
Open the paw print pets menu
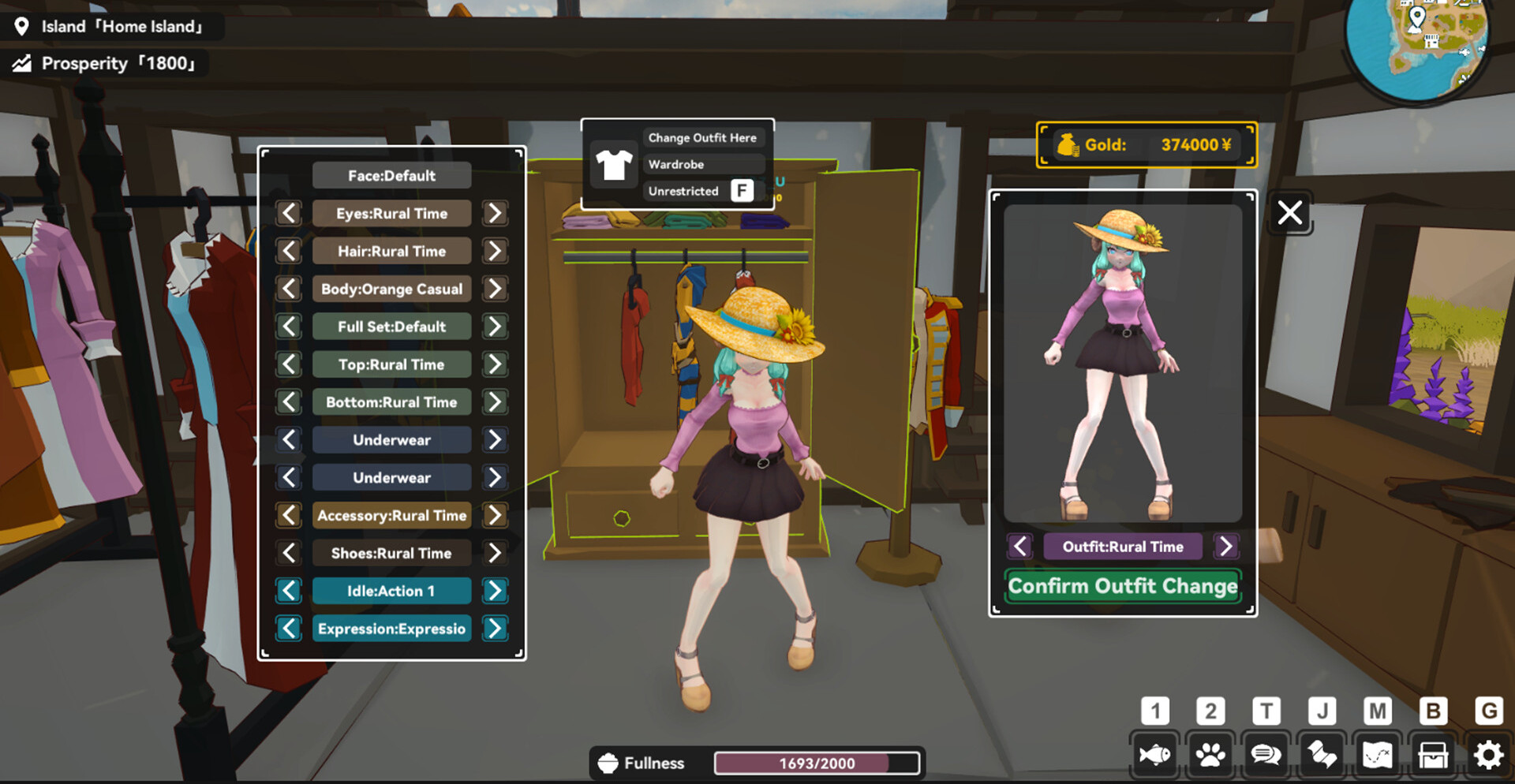[x=1210, y=755]
